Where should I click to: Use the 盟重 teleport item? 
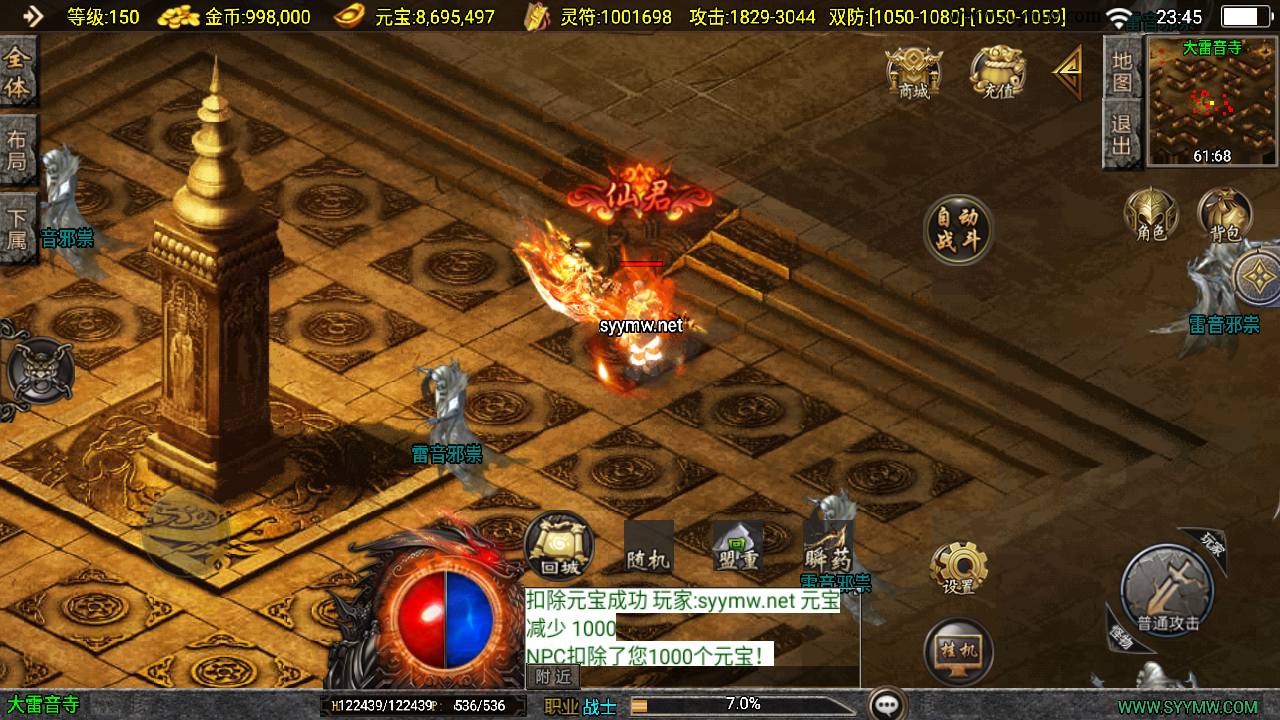737,547
